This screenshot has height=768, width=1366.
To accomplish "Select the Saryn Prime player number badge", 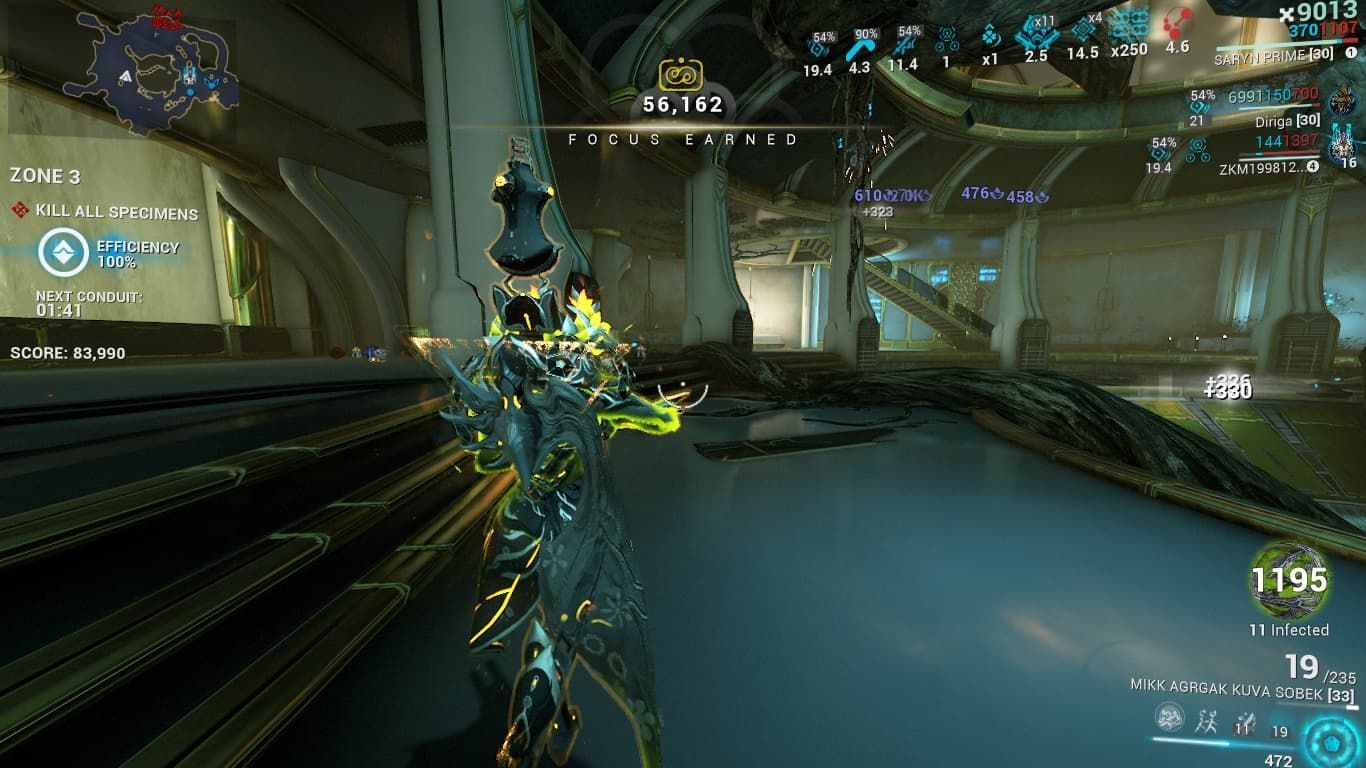I will [1351, 53].
